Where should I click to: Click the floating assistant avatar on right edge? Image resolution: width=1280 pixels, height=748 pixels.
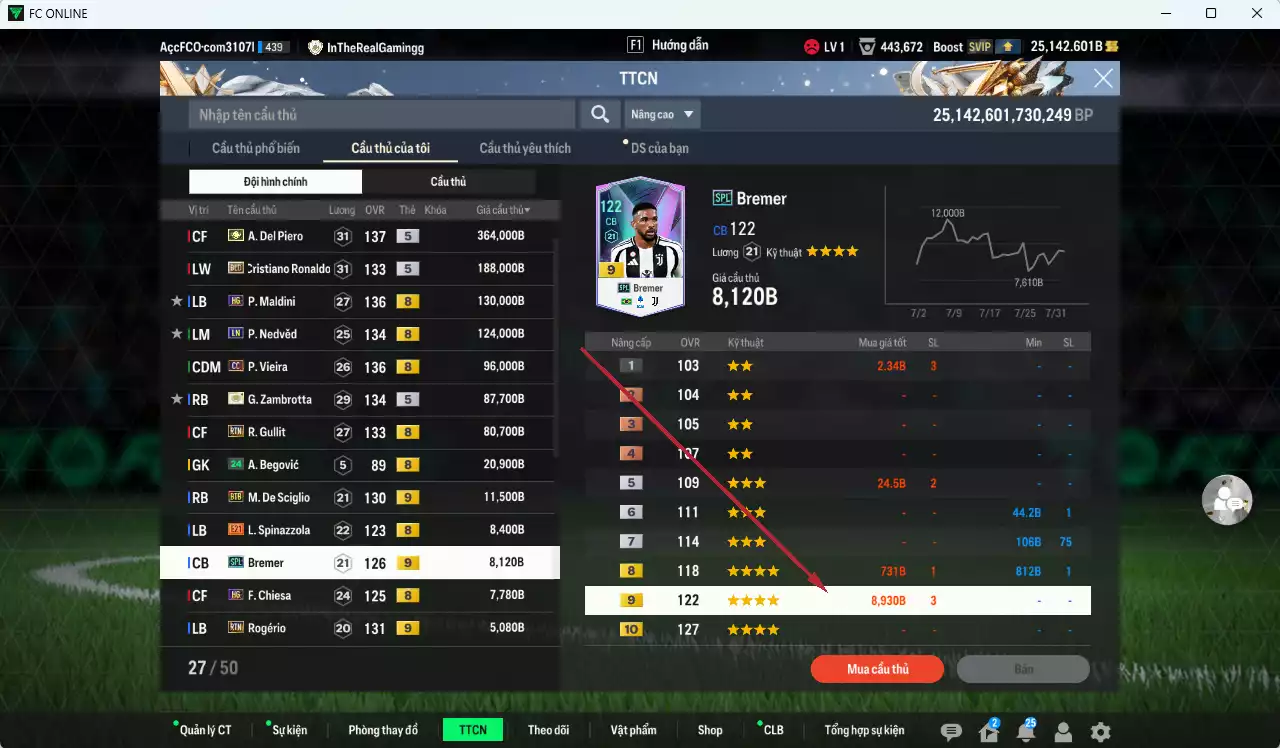[1227, 500]
